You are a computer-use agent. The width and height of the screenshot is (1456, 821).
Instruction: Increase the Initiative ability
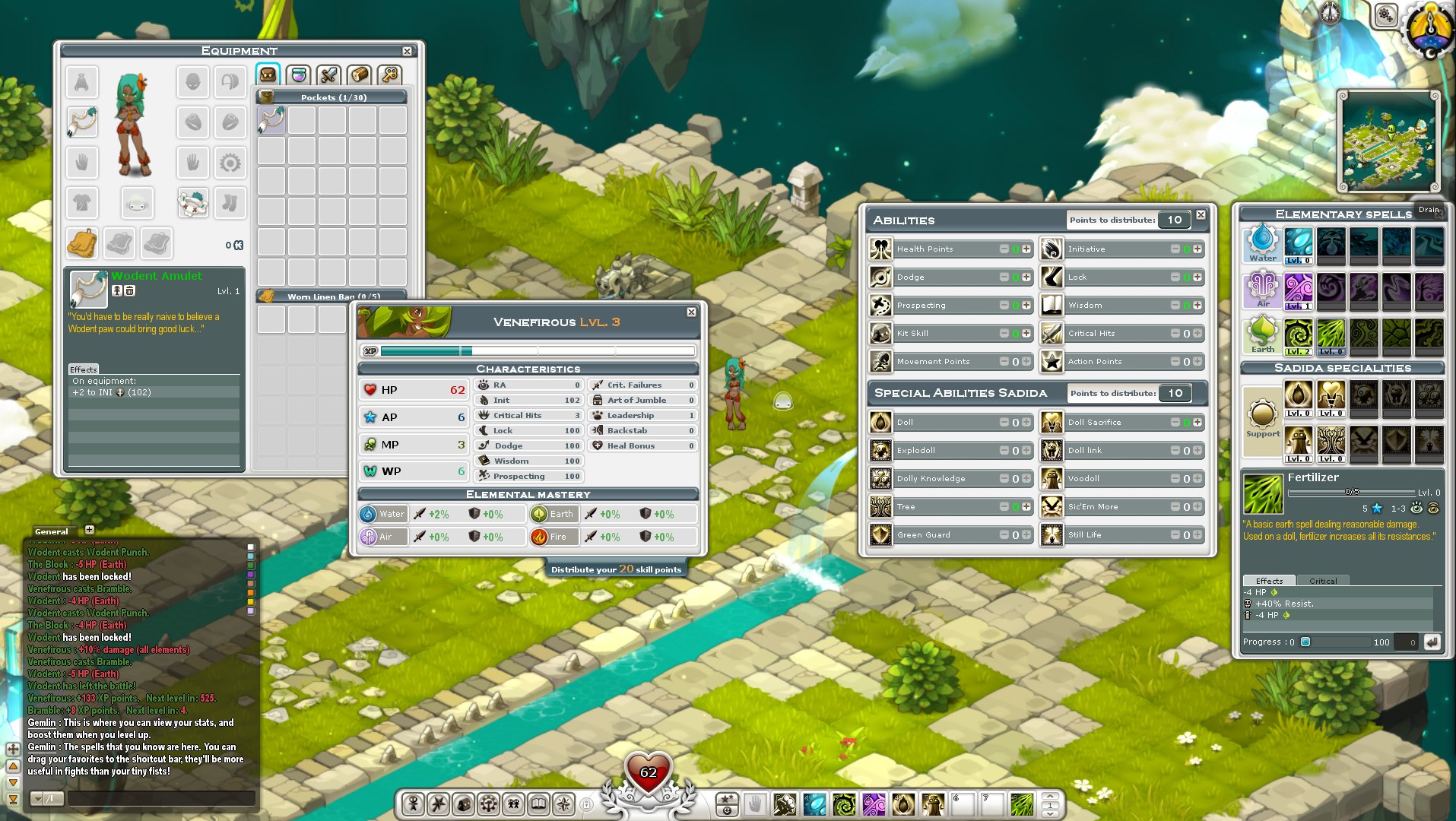1197,249
